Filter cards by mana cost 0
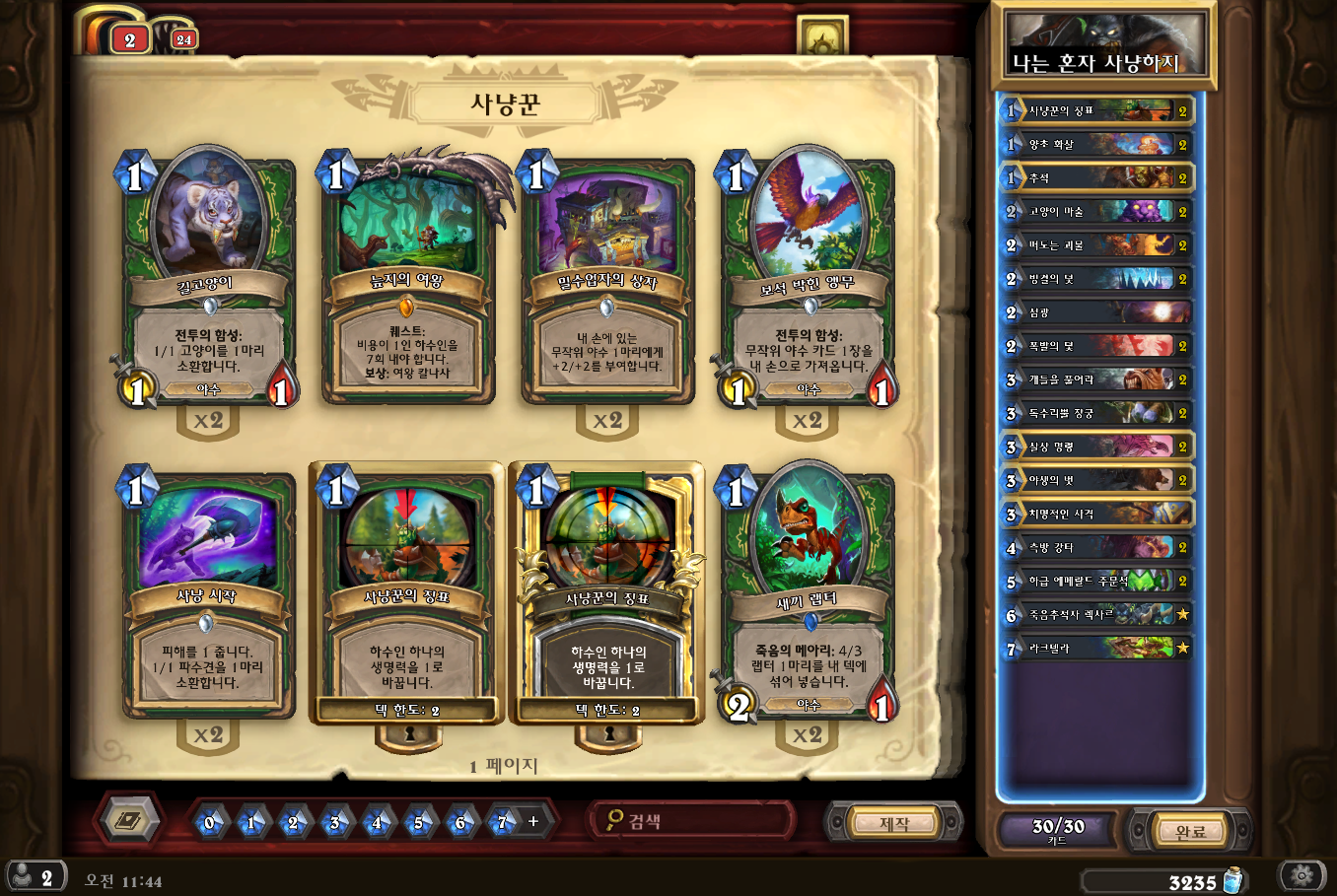Screen dimensions: 1337x896 coord(209,822)
